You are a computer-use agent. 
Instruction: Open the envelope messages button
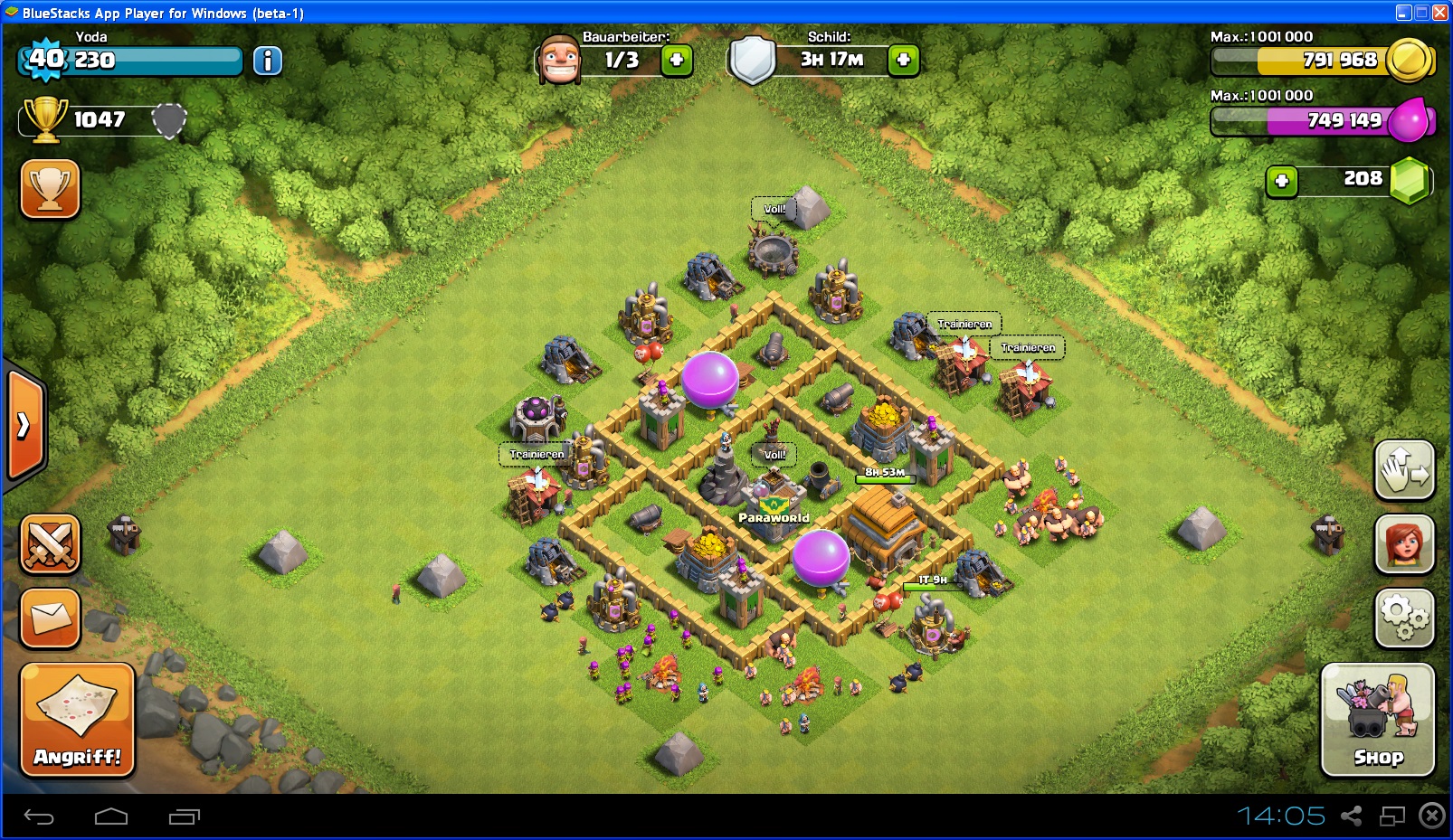pos(51,618)
